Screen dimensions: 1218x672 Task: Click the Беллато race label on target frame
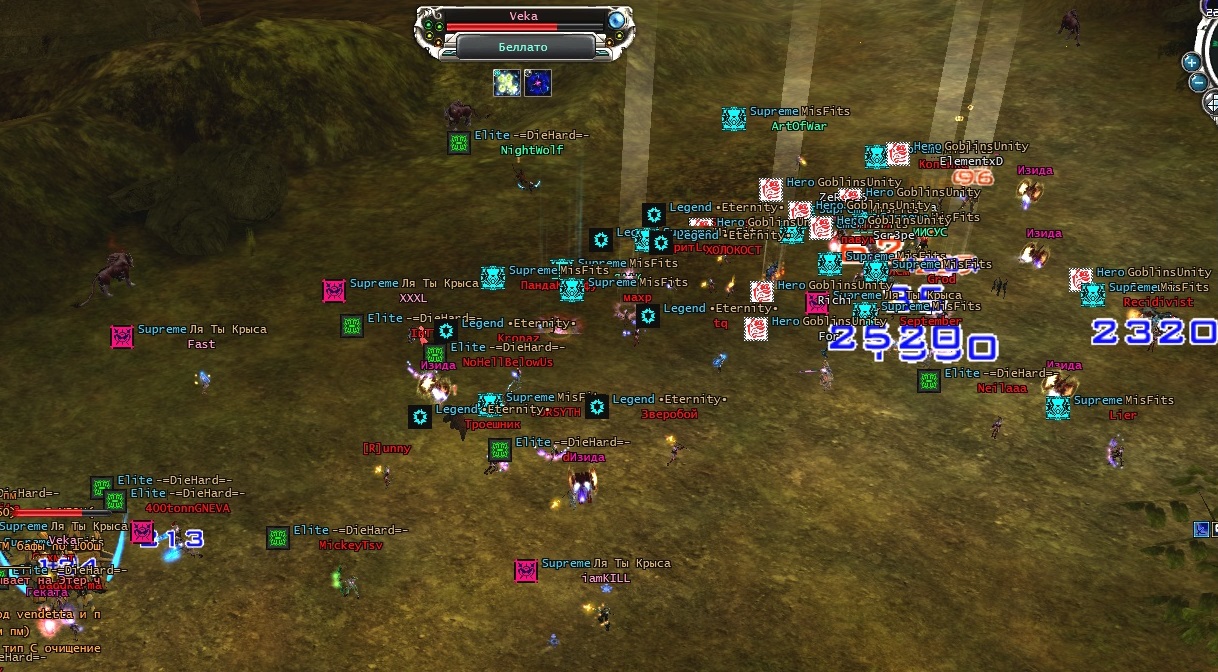coord(523,47)
